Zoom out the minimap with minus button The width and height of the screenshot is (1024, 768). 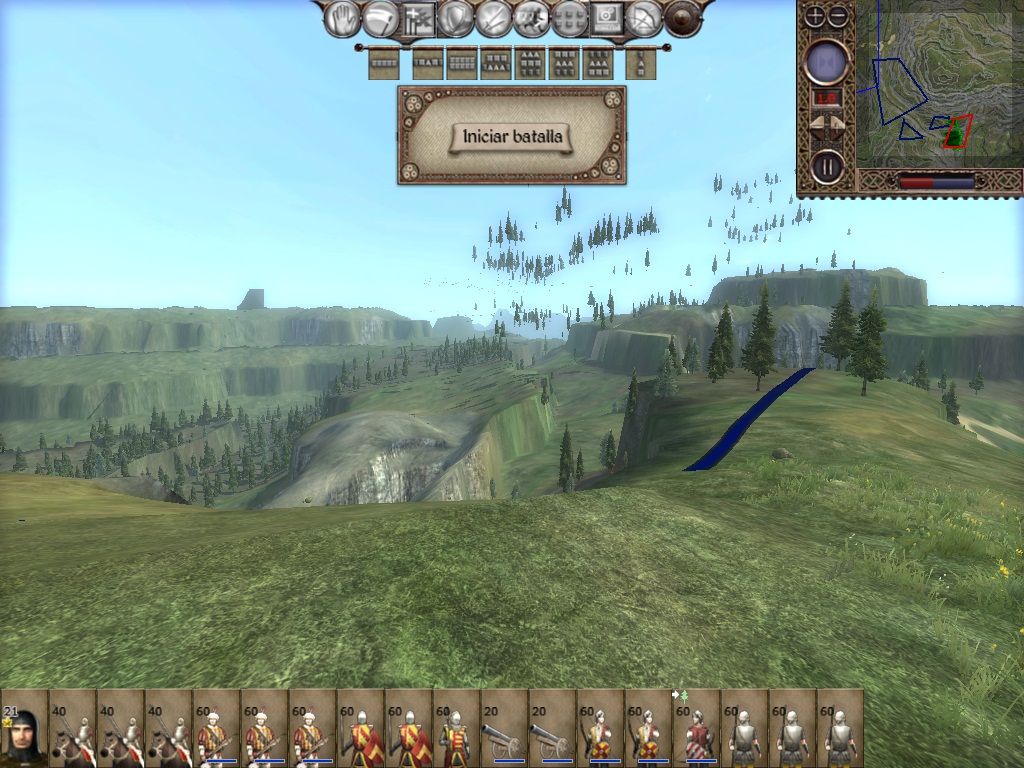click(x=838, y=16)
